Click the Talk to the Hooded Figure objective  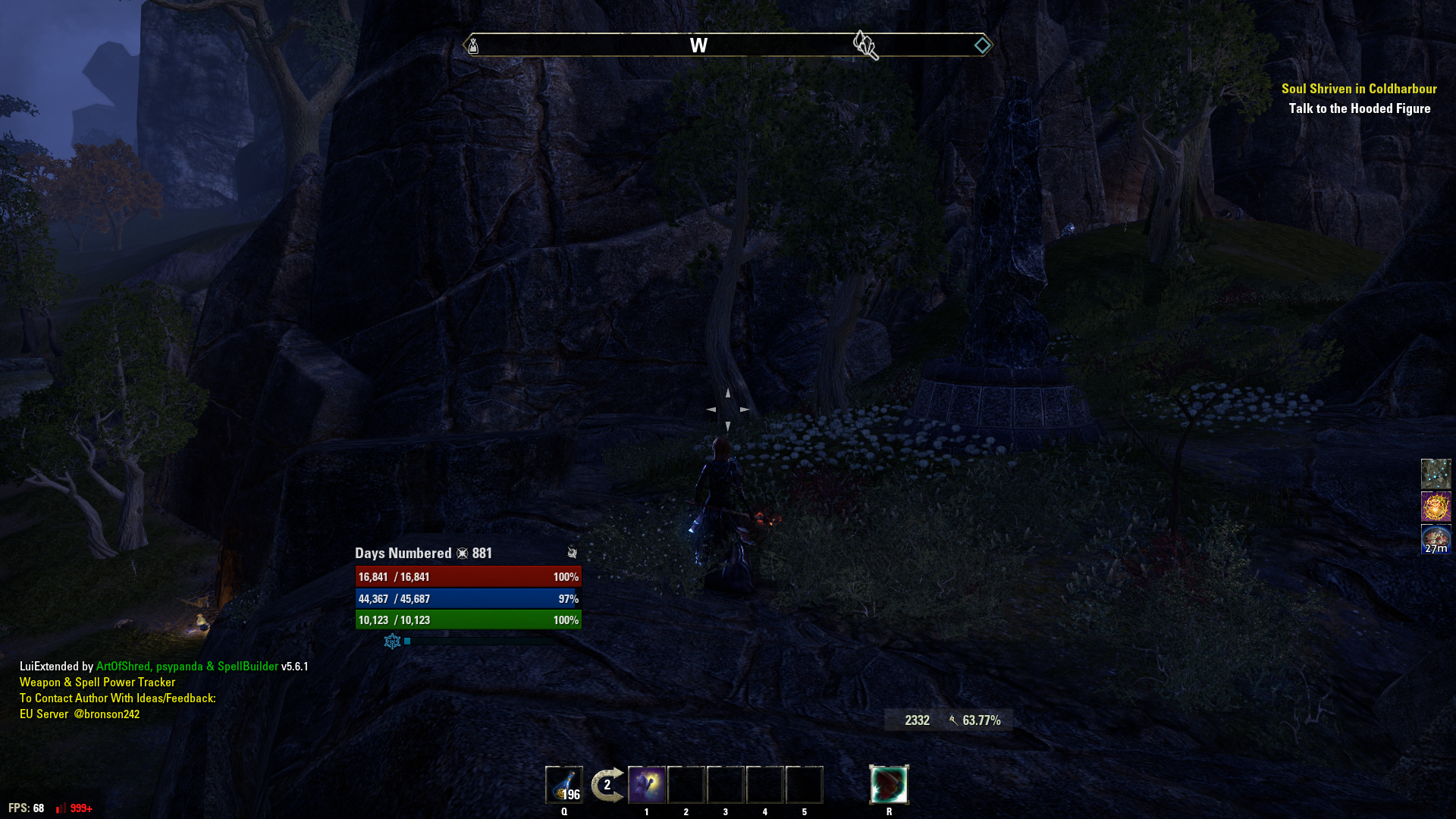1359,108
